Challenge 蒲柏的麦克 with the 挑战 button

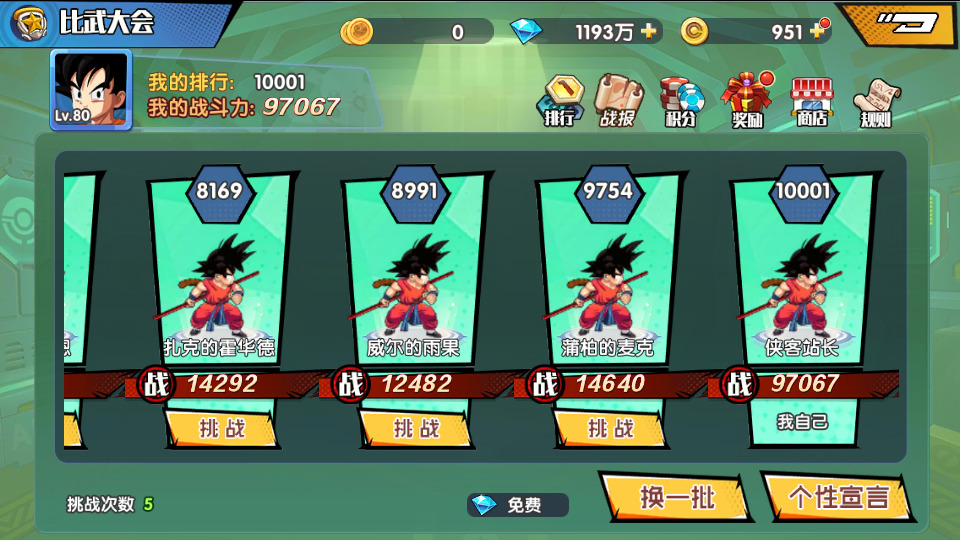click(x=610, y=428)
